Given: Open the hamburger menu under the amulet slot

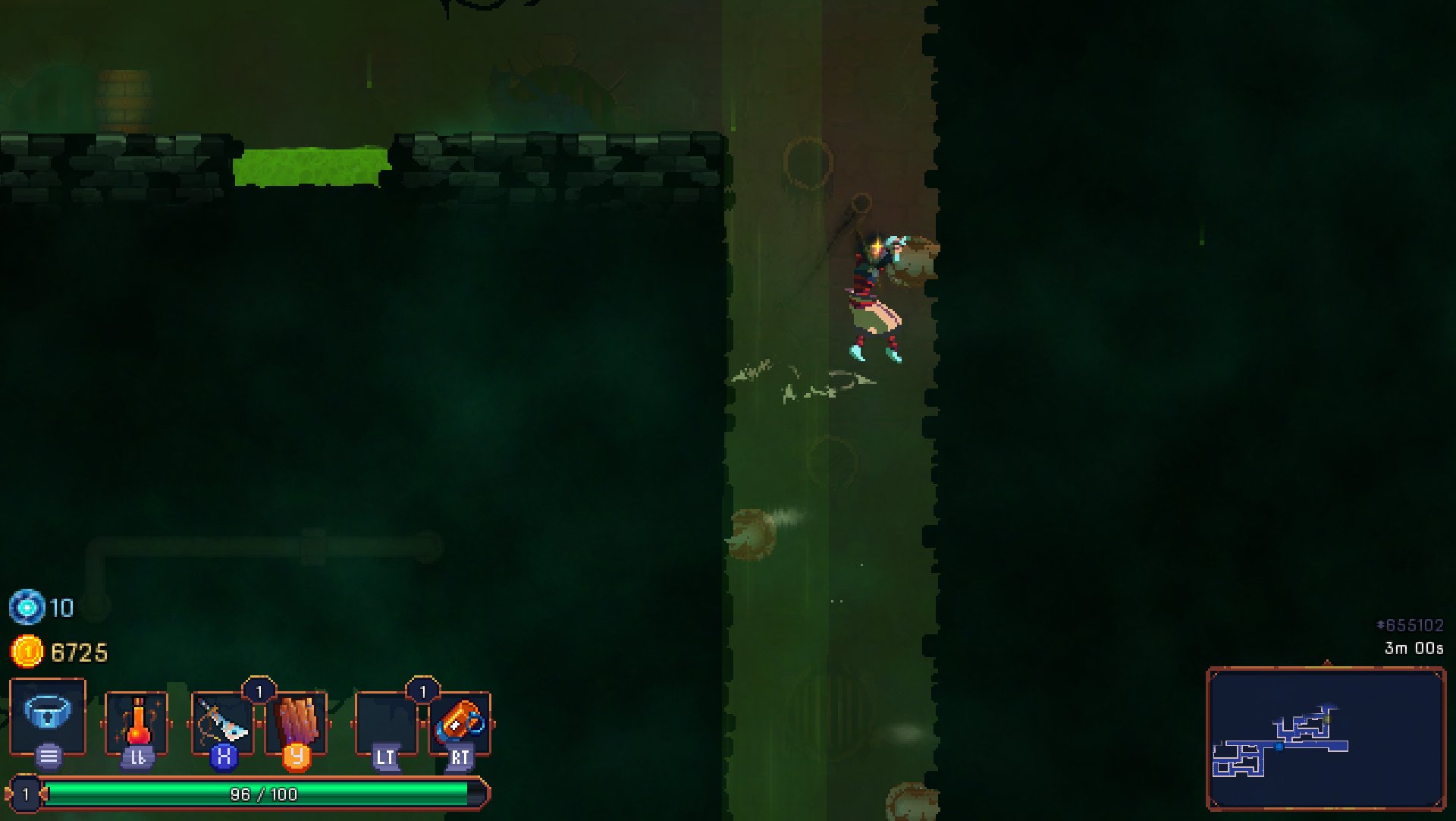Looking at the screenshot, I should click(x=47, y=756).
